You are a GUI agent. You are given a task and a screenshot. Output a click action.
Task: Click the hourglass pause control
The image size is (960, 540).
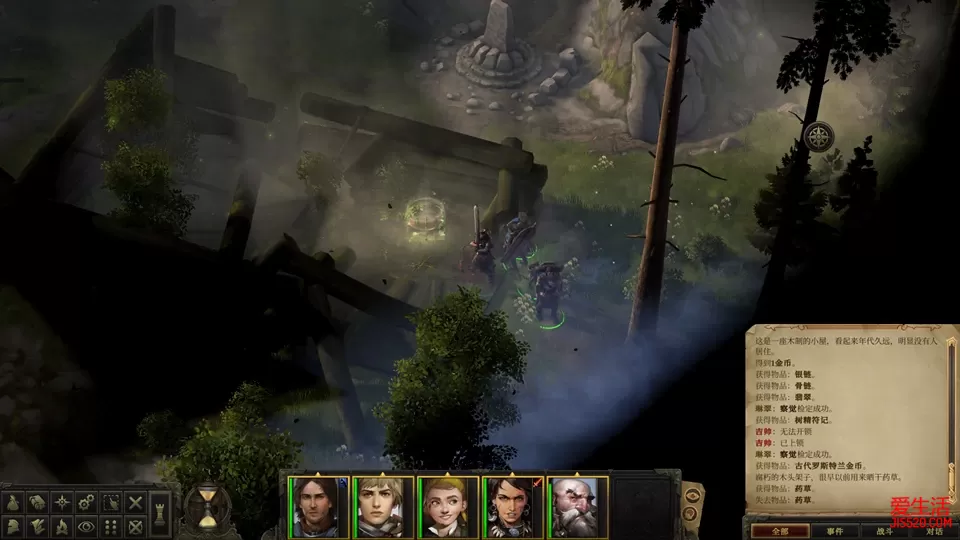pos(207,507)
